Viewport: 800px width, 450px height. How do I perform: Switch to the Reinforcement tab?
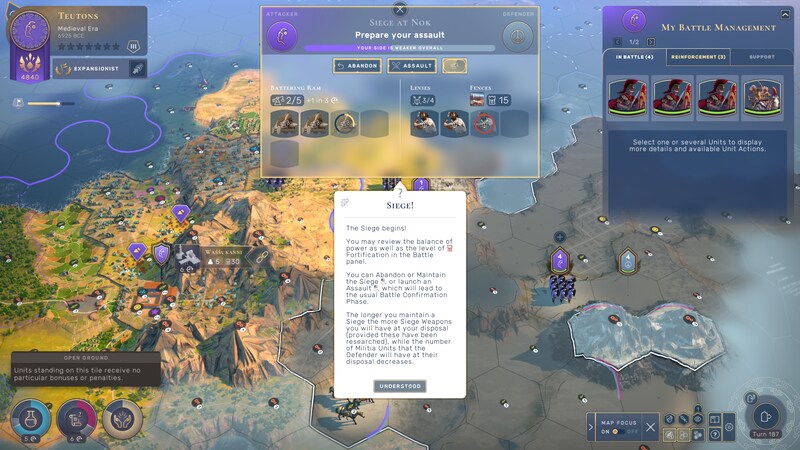pyautogui.click(x=697, y=58)
